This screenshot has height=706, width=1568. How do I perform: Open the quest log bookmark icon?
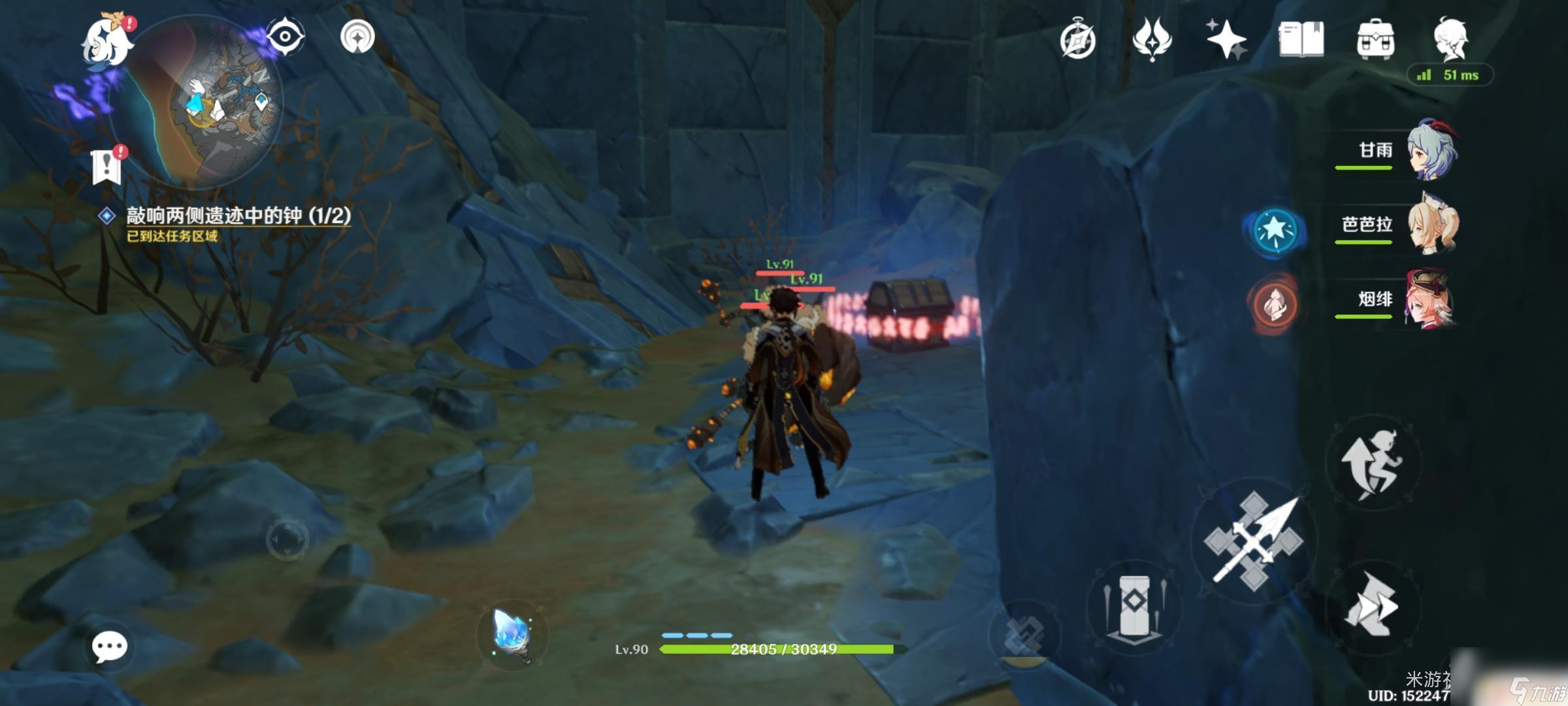pyautogui.click(x=106, y=167)
